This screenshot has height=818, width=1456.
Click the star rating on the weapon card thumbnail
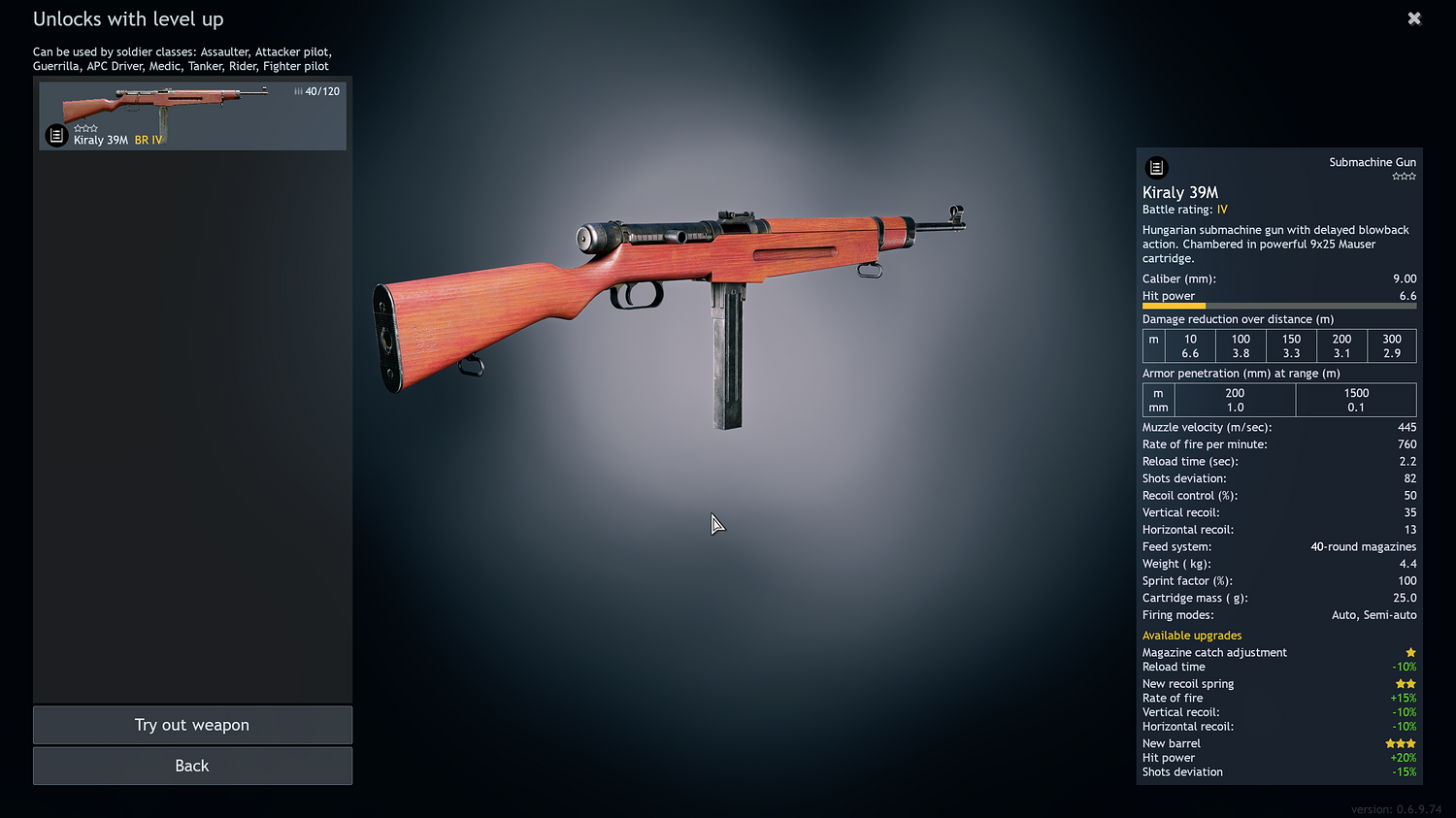(86, 127)
